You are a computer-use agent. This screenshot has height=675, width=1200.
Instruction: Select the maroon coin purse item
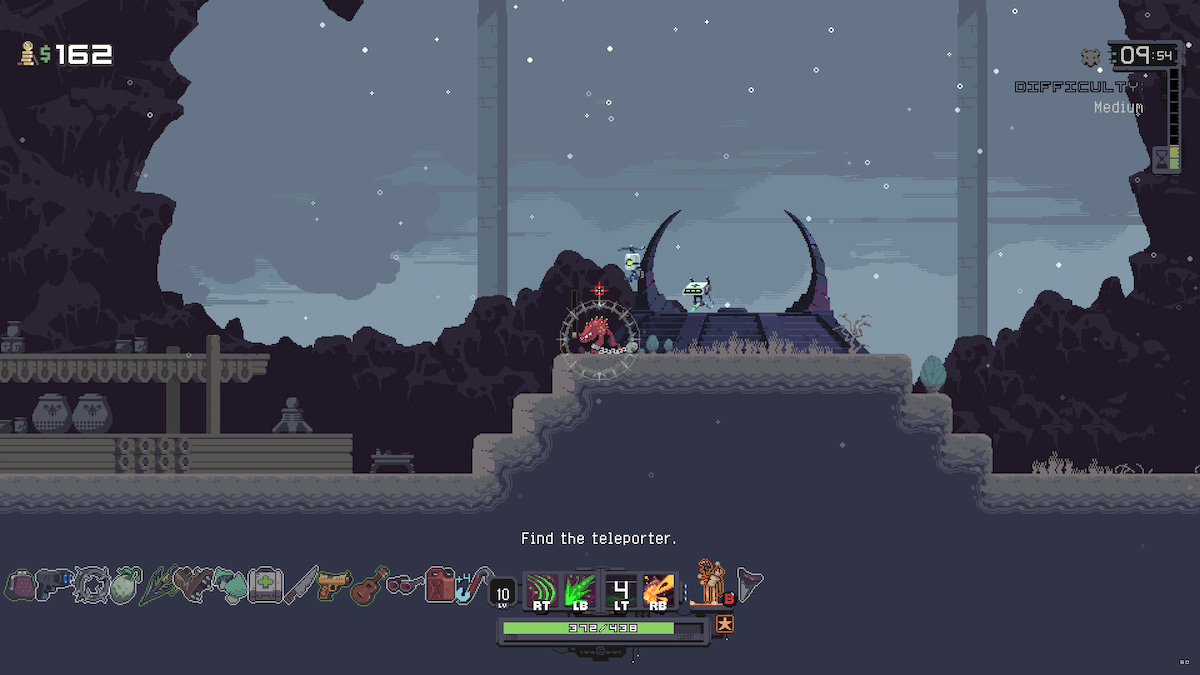tap(20, 585)
